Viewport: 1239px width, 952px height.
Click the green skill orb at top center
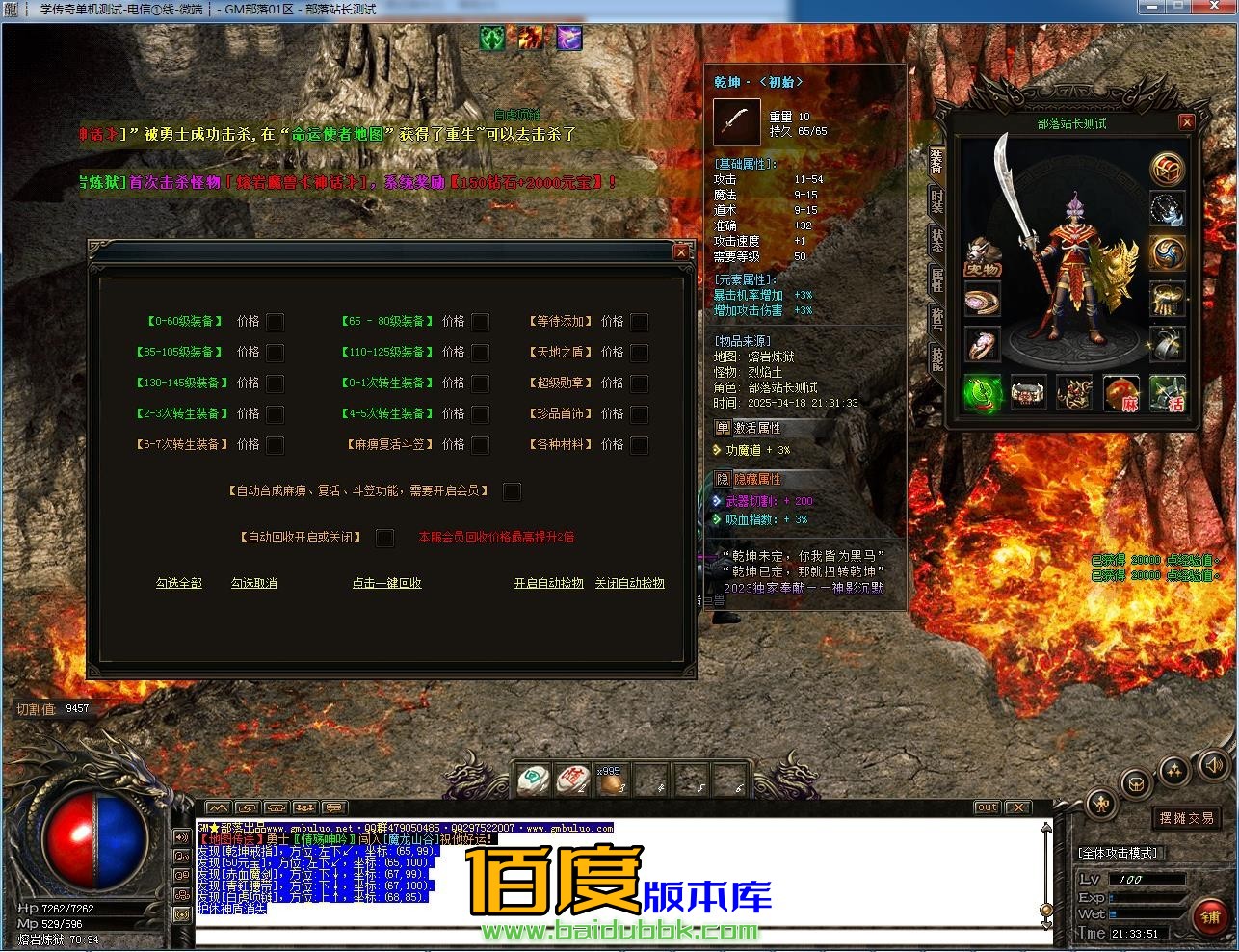(x=491, y=39)
